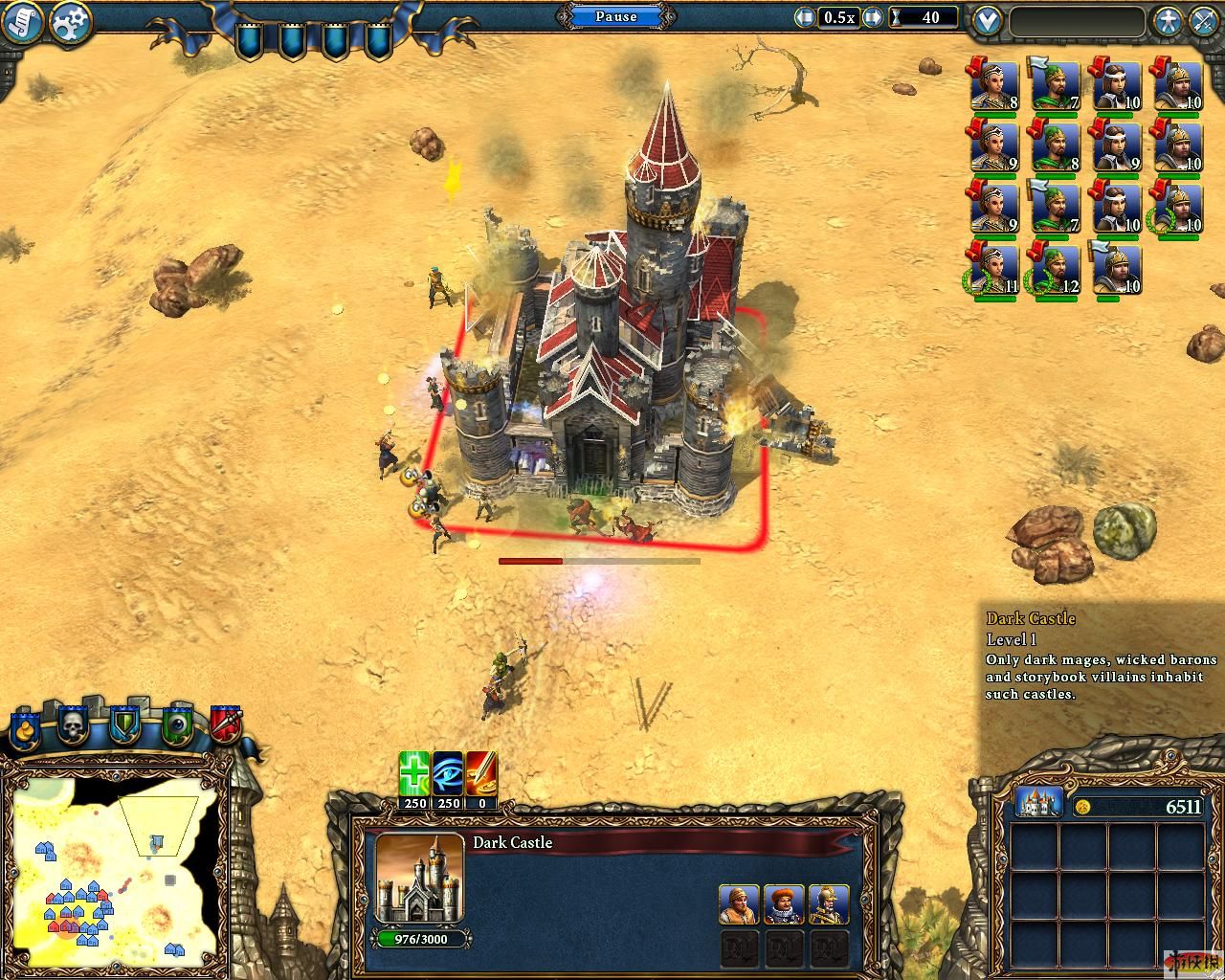
Task: Activate the red sword and coins spell
Action: [481, 773]
